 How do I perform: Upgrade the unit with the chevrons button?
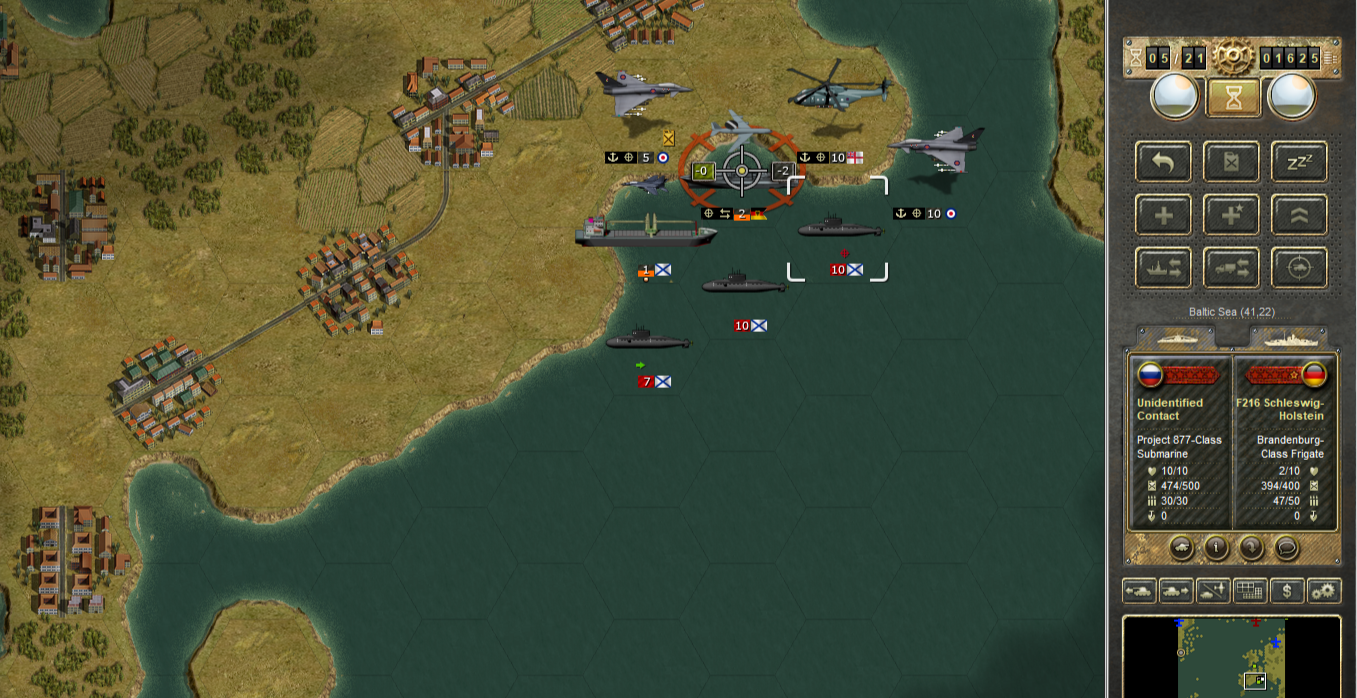coord(1299,215)
